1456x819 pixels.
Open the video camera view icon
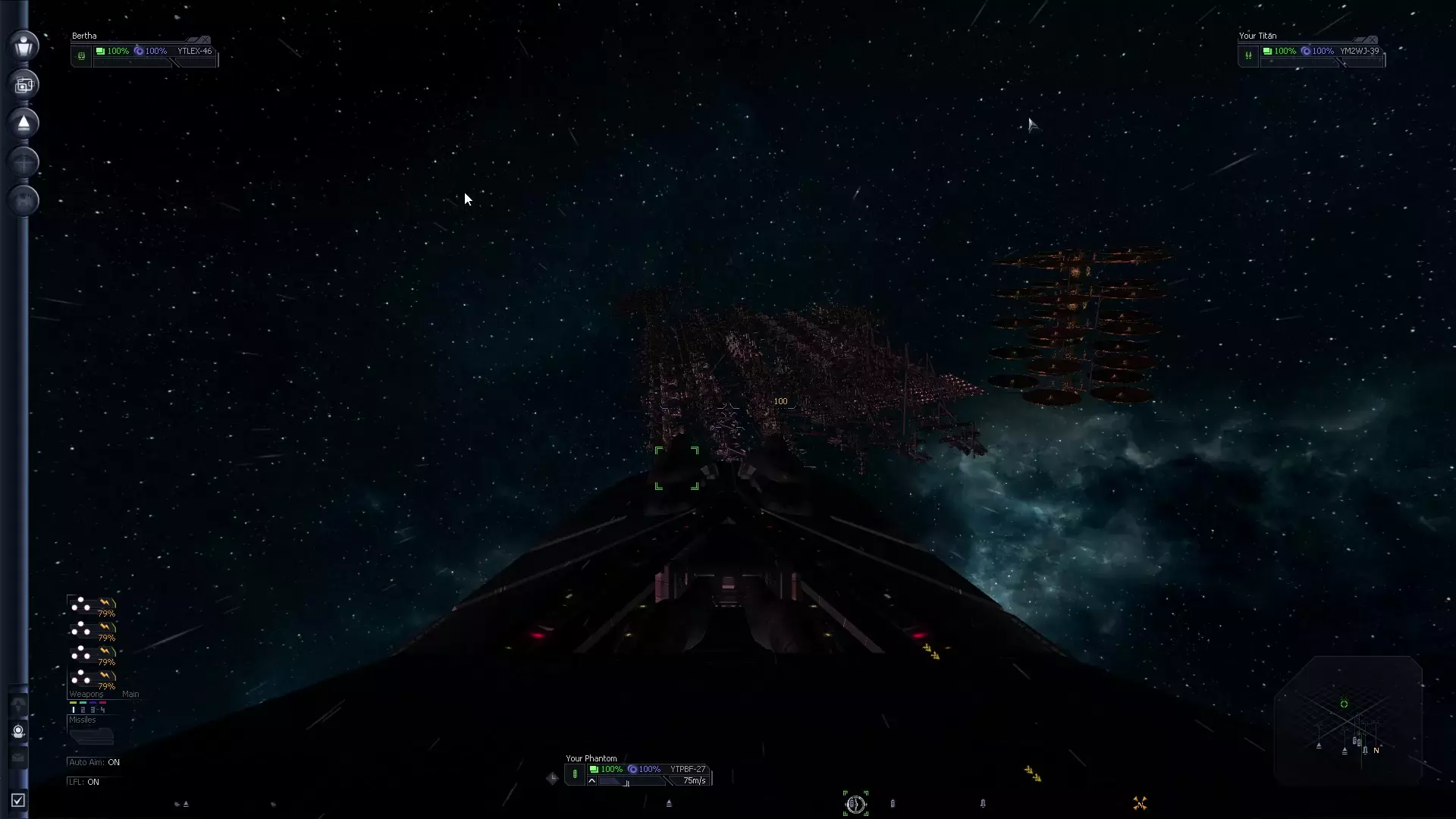point(24,84)
